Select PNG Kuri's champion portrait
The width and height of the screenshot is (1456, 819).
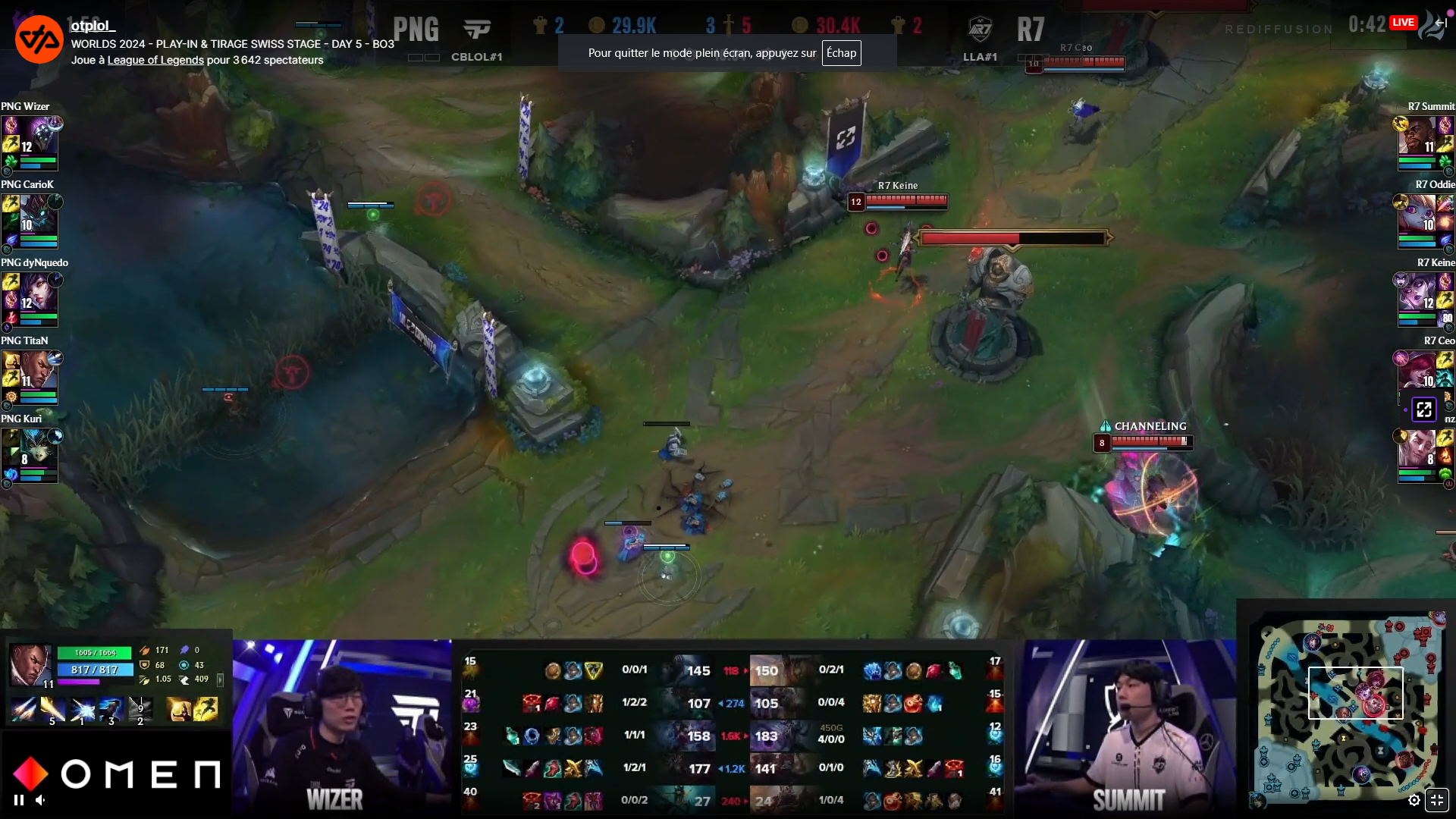coord(39,449)
